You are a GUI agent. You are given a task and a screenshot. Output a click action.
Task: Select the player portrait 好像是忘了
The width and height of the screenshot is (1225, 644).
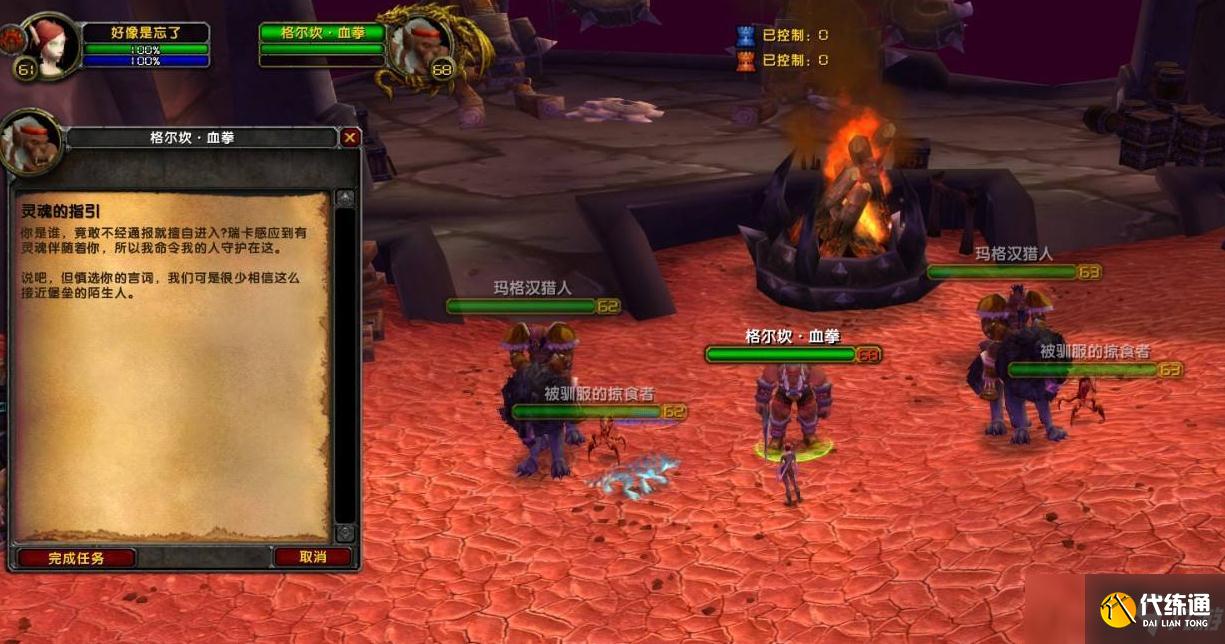click(48, 45)
